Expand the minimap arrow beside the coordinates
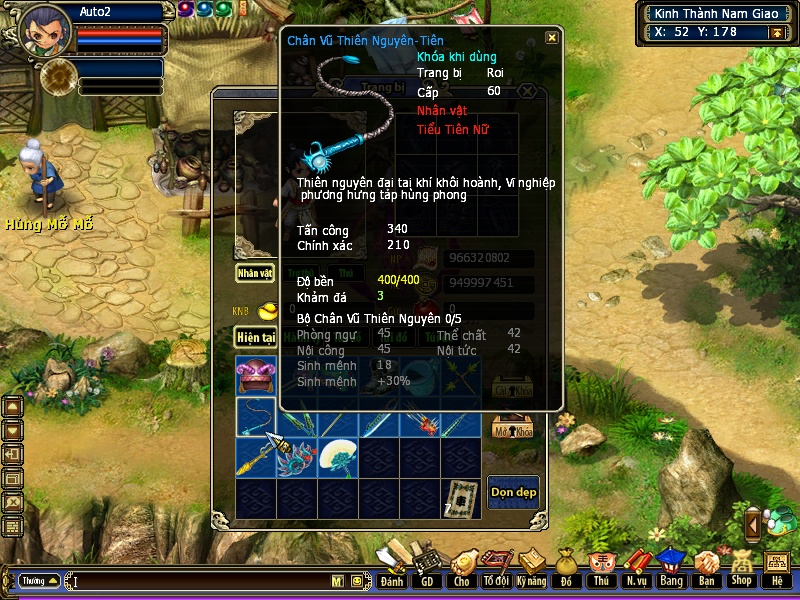 775,32
